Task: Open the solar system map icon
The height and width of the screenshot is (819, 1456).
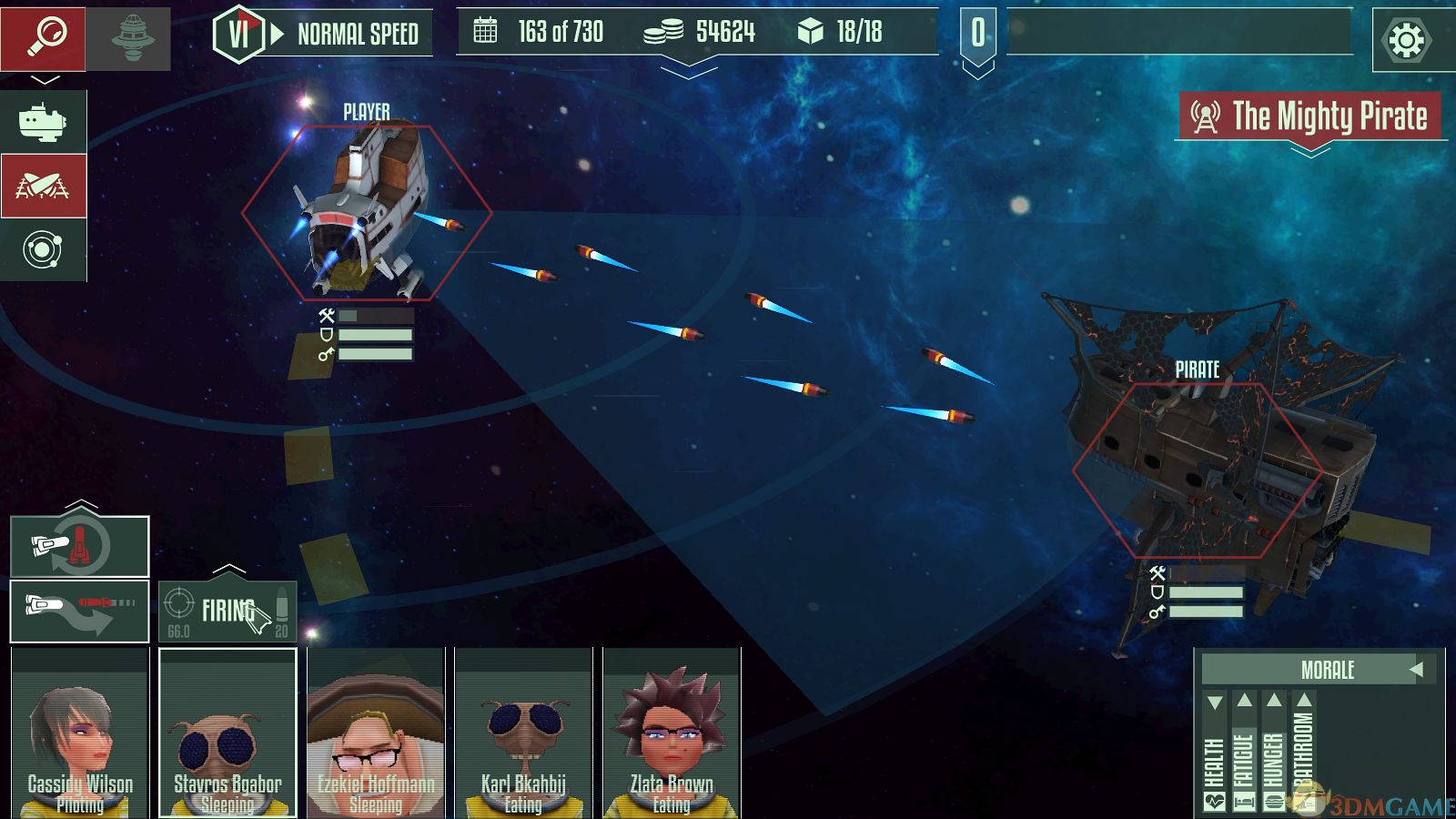Action: [x=43, y=249]
